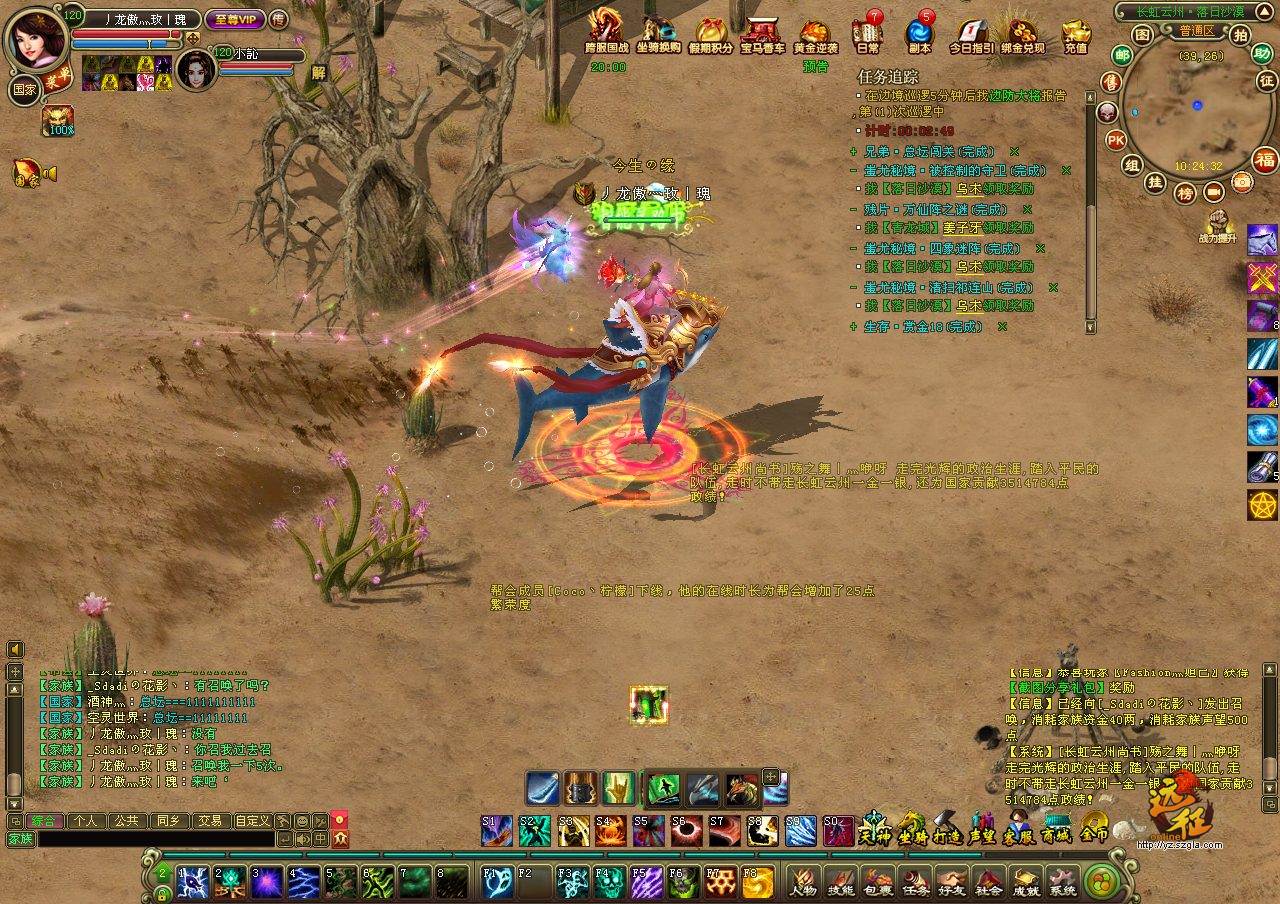Switch to the 个人 chat tab
This screenshot has width=1280, height=904.
(x=85, y=820)
